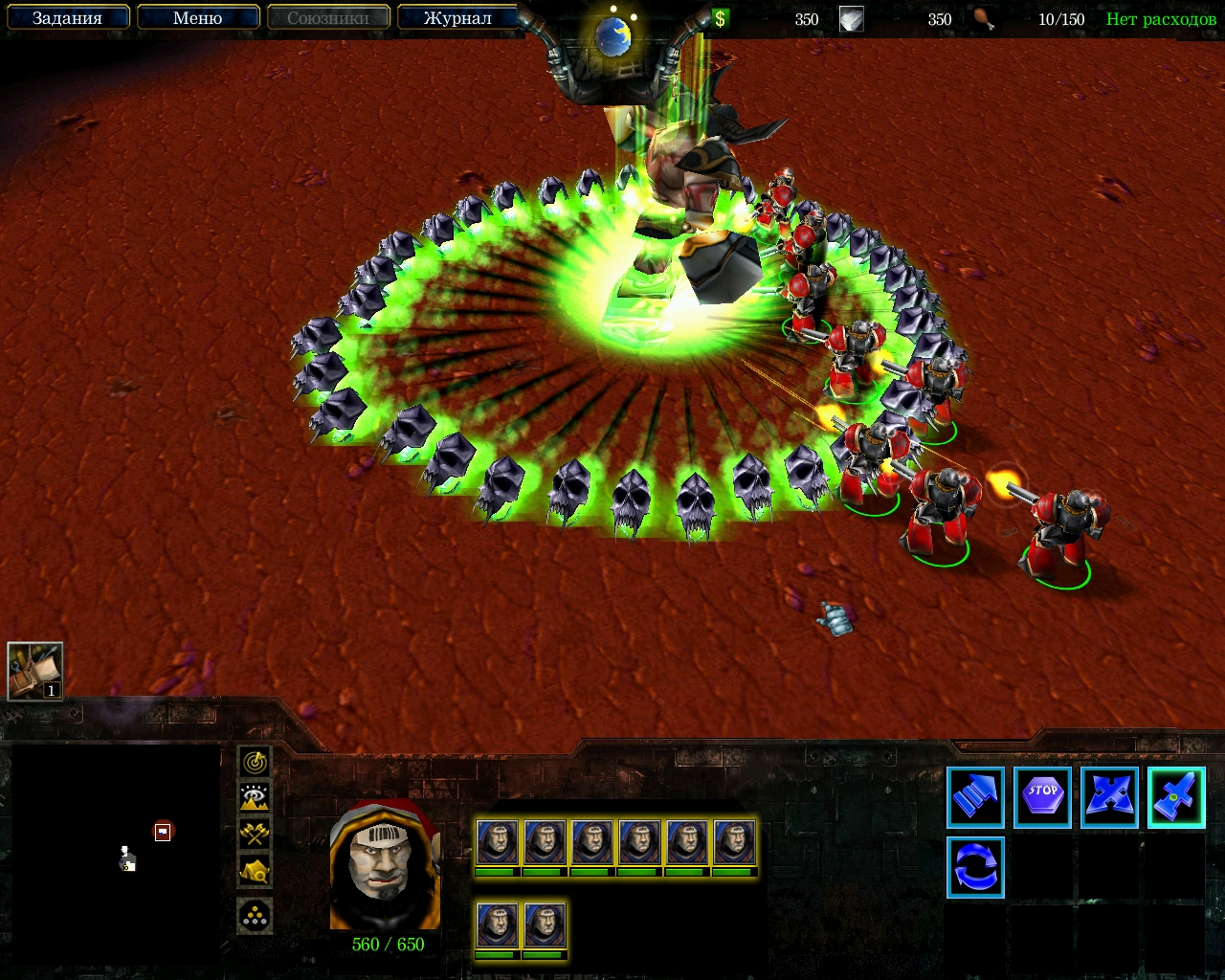Viewport: 1225px width, 980px height.
Task: Click the selected unit's hooded portrait
Action: point(385,866)
